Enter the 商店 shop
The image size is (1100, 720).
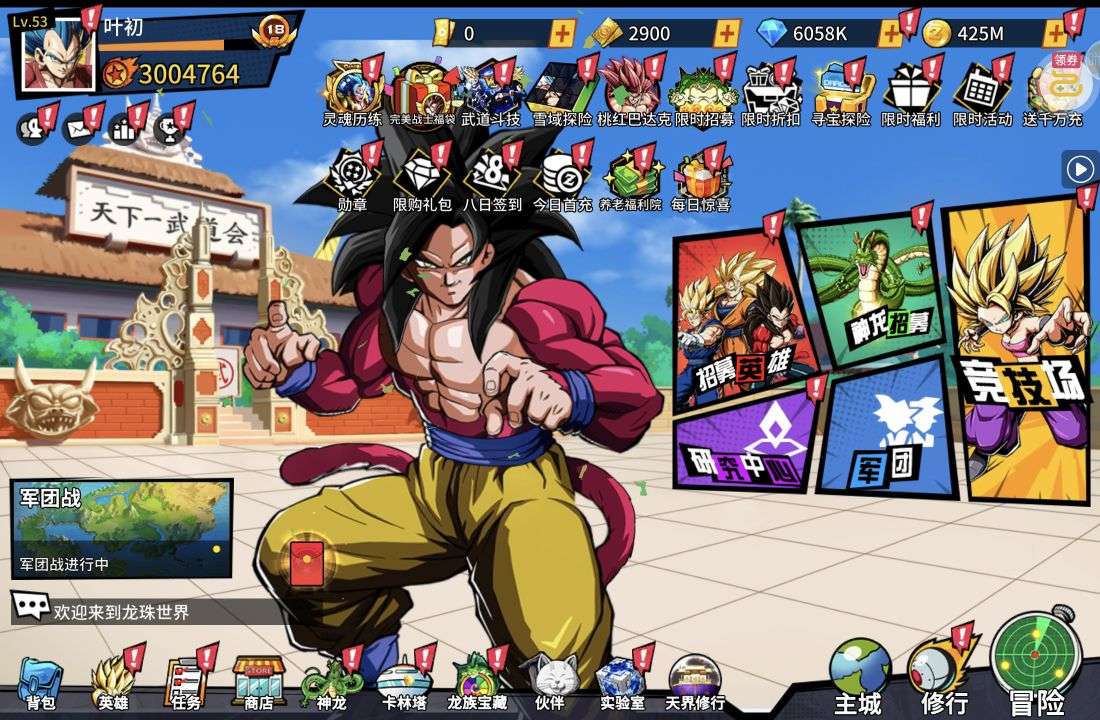tap(259, 684)
